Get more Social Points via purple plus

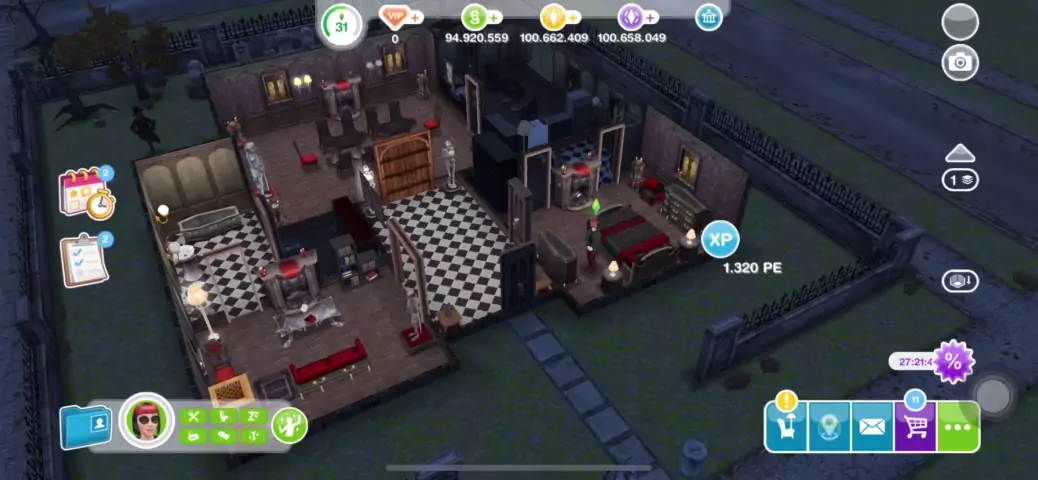651,17
